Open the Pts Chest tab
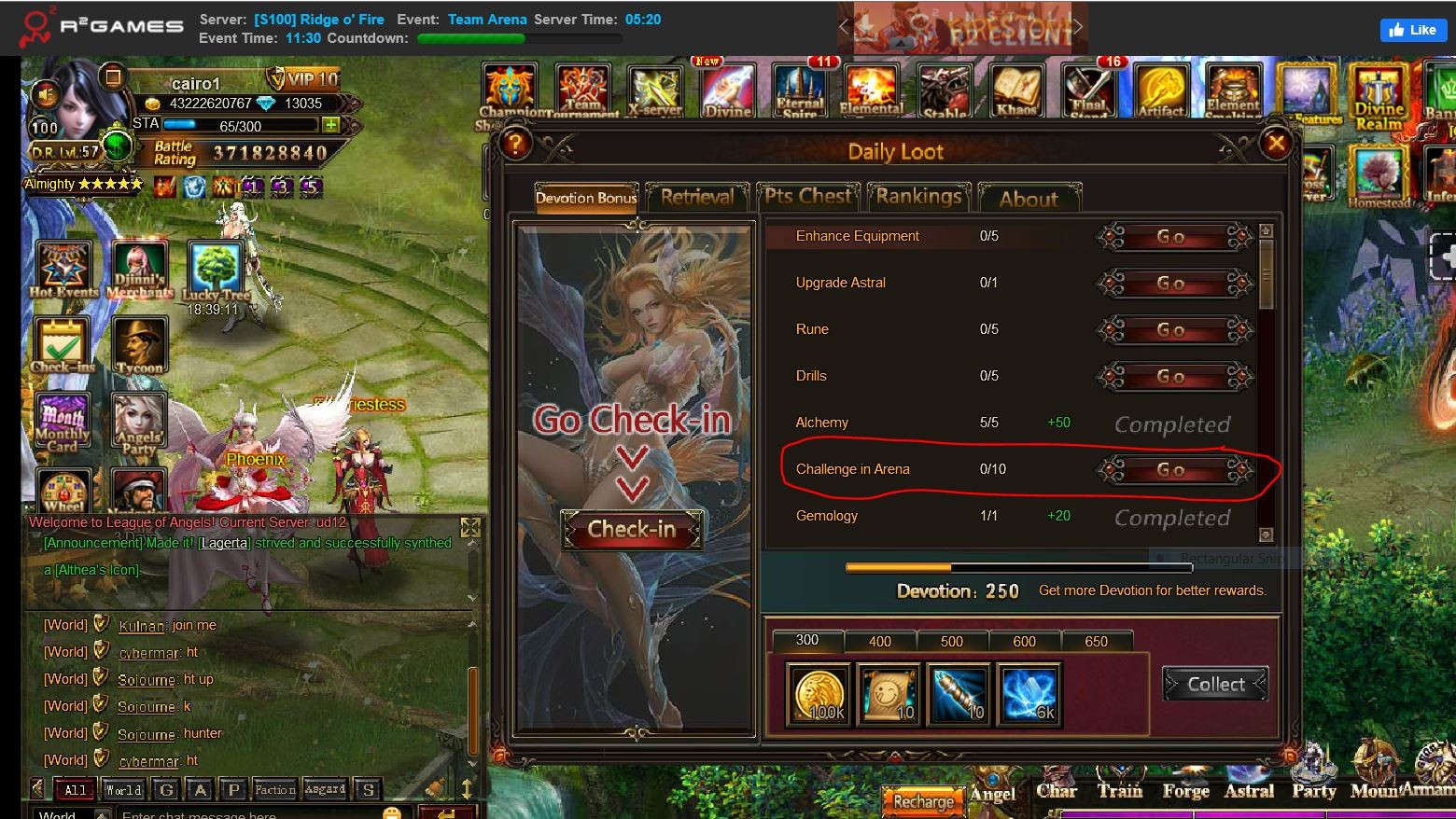This screenshot has width=1456, height=819. click(808, 197)
